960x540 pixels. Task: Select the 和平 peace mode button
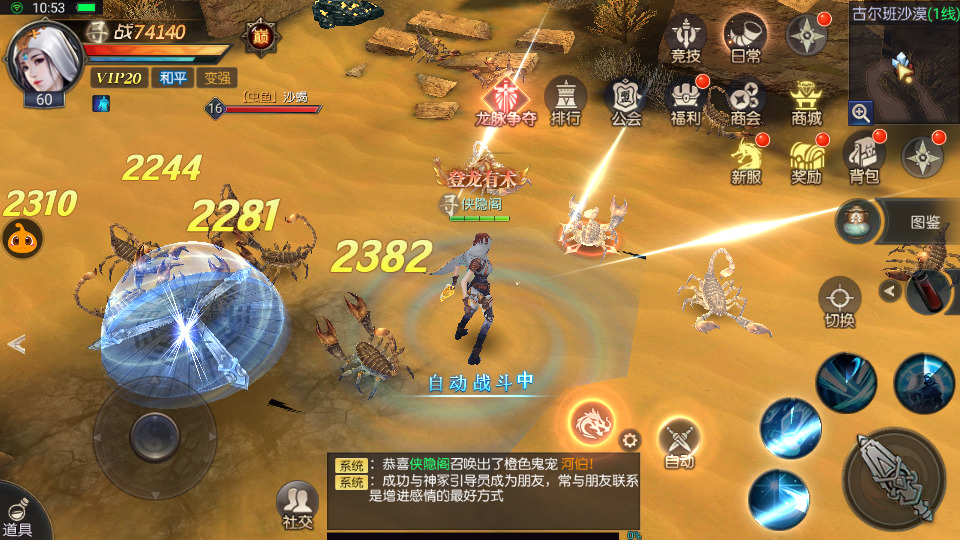(x=172, y=78)
